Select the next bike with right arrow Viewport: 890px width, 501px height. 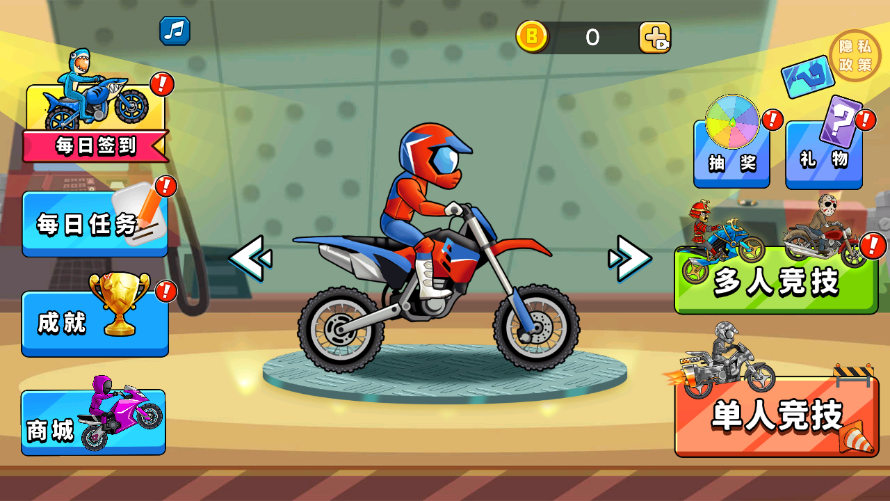[630, 260]
